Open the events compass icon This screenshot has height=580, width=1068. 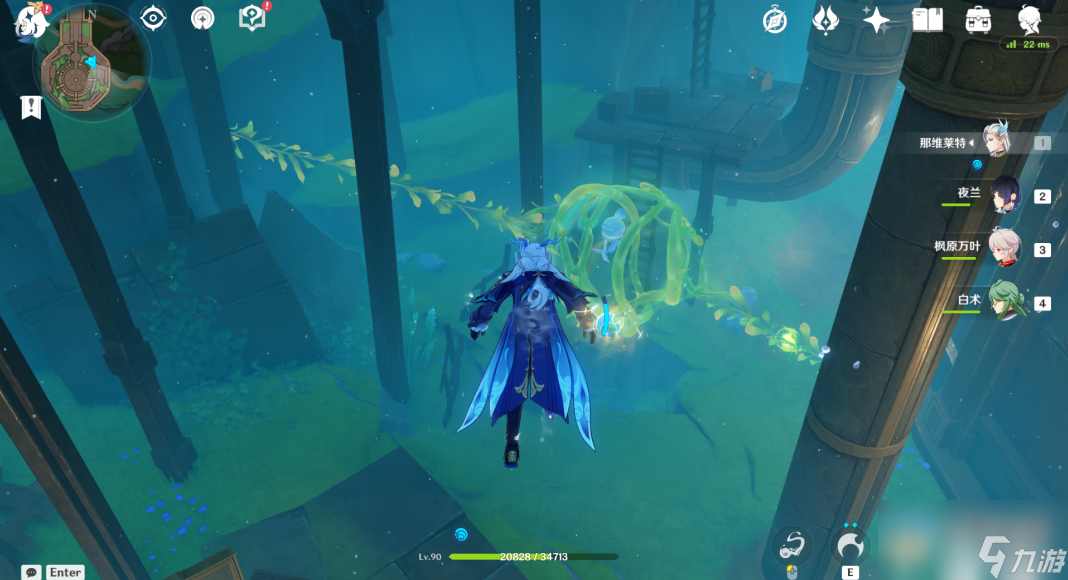[774, 19]
